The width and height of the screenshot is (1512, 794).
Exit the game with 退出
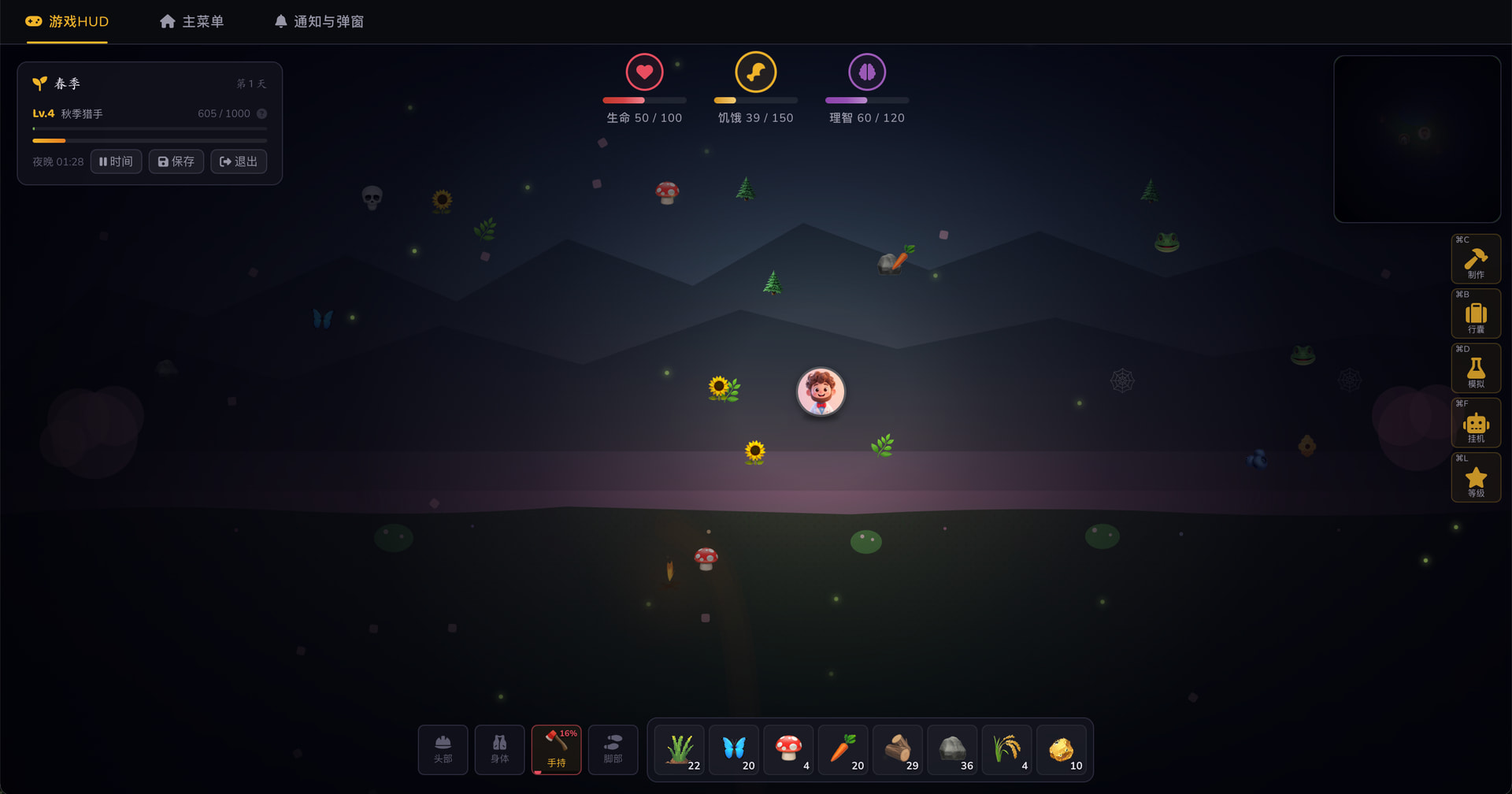click(x=239, y=161)
